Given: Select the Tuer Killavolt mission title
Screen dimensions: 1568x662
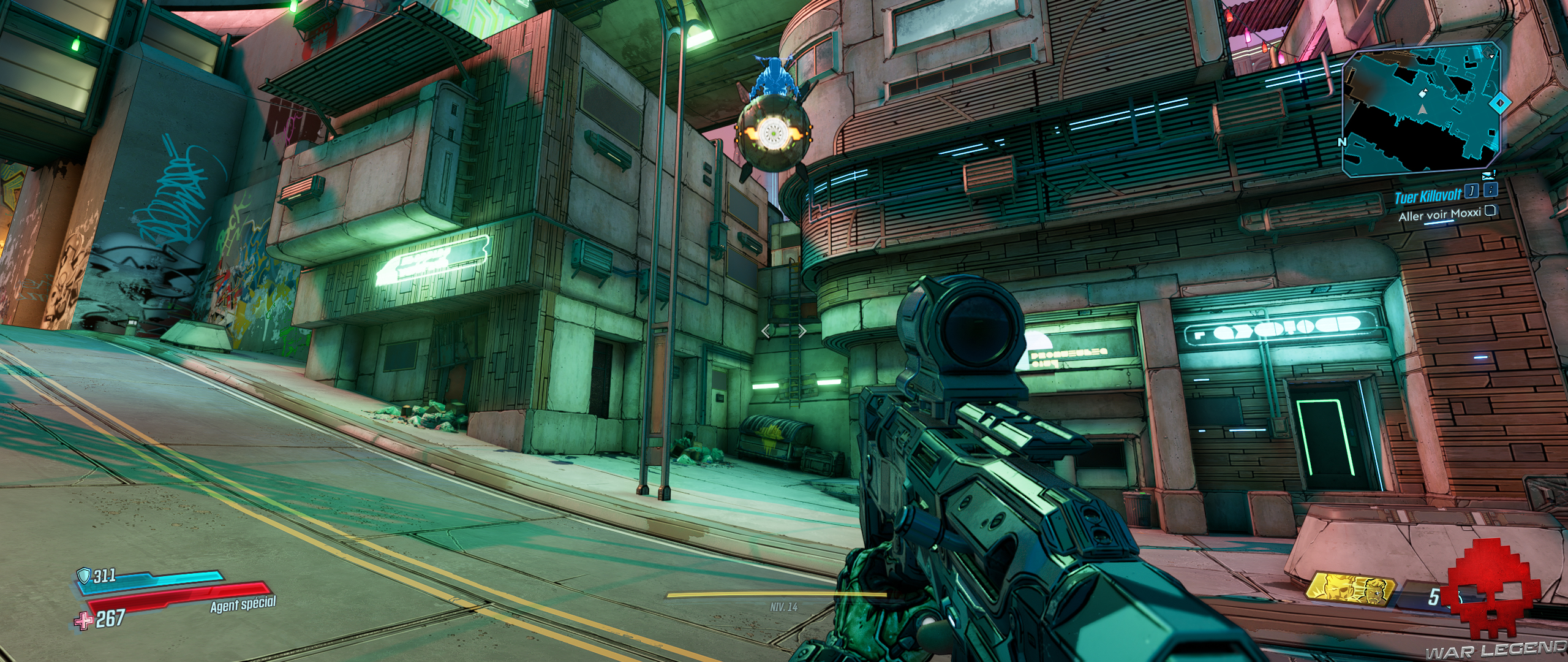Looking at the screenshot, I should [x=1428, y=194].
